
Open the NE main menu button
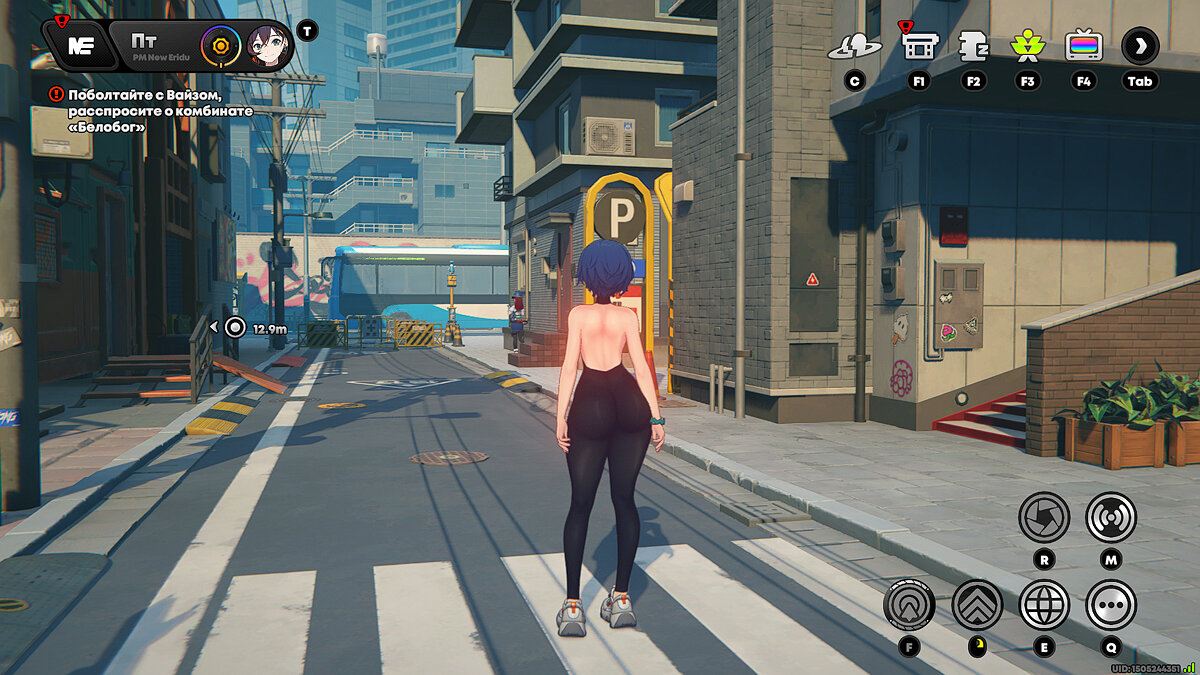[x=79, y=45]
